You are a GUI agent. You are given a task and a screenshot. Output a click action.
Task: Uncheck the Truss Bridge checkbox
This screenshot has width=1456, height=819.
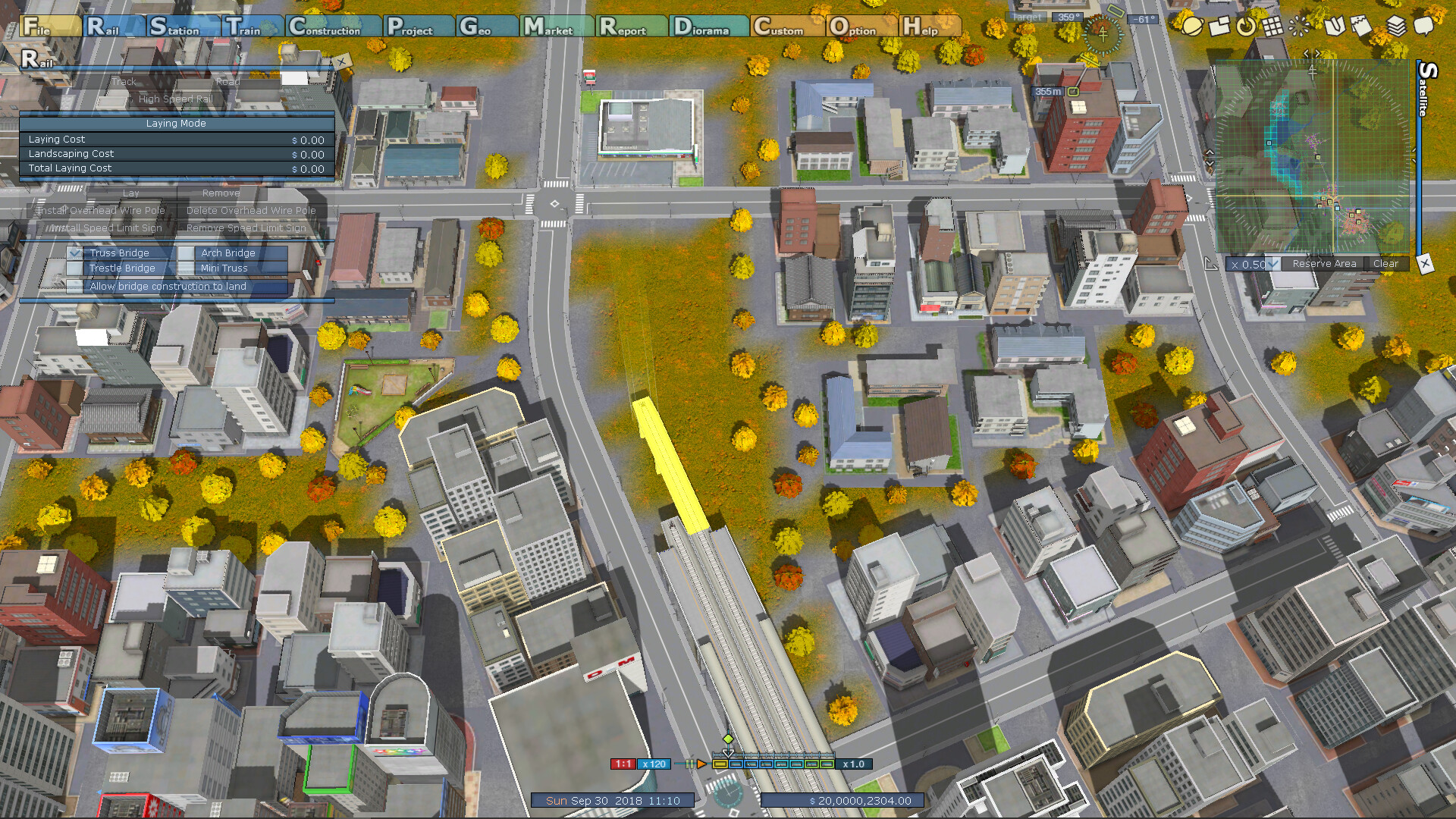pos(74,253)
